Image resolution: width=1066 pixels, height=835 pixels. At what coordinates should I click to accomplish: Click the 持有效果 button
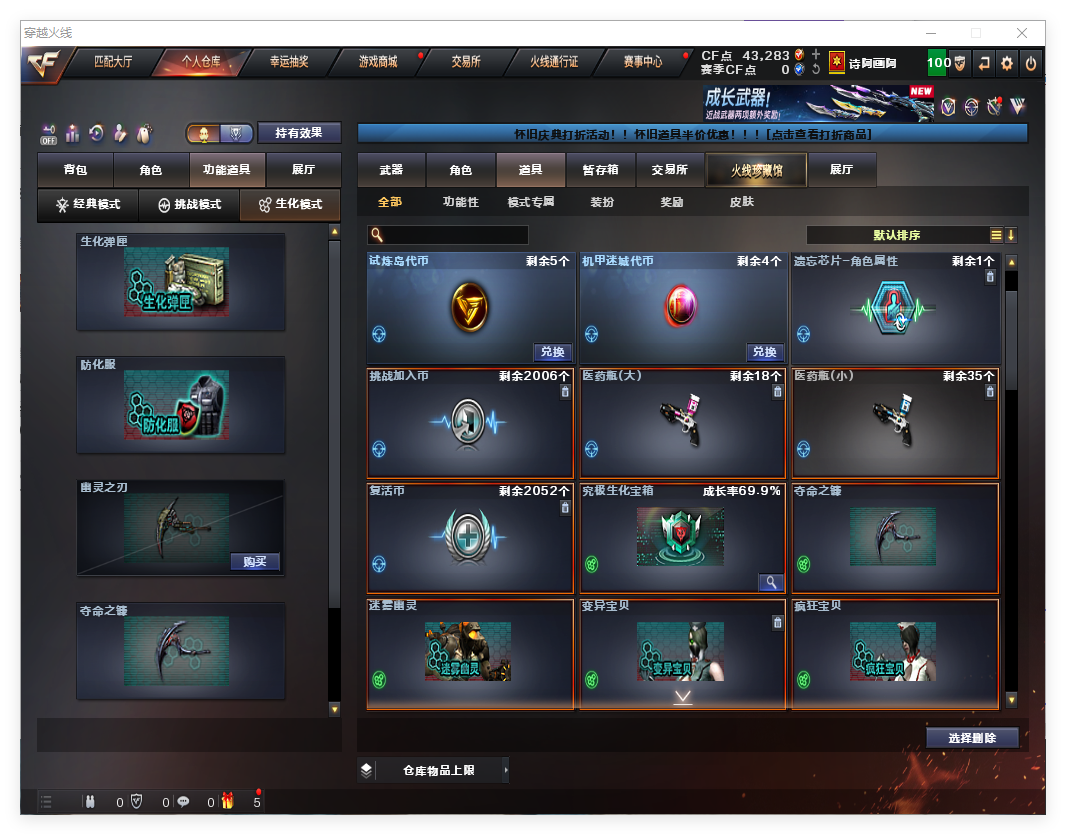[x=299, y=133]
